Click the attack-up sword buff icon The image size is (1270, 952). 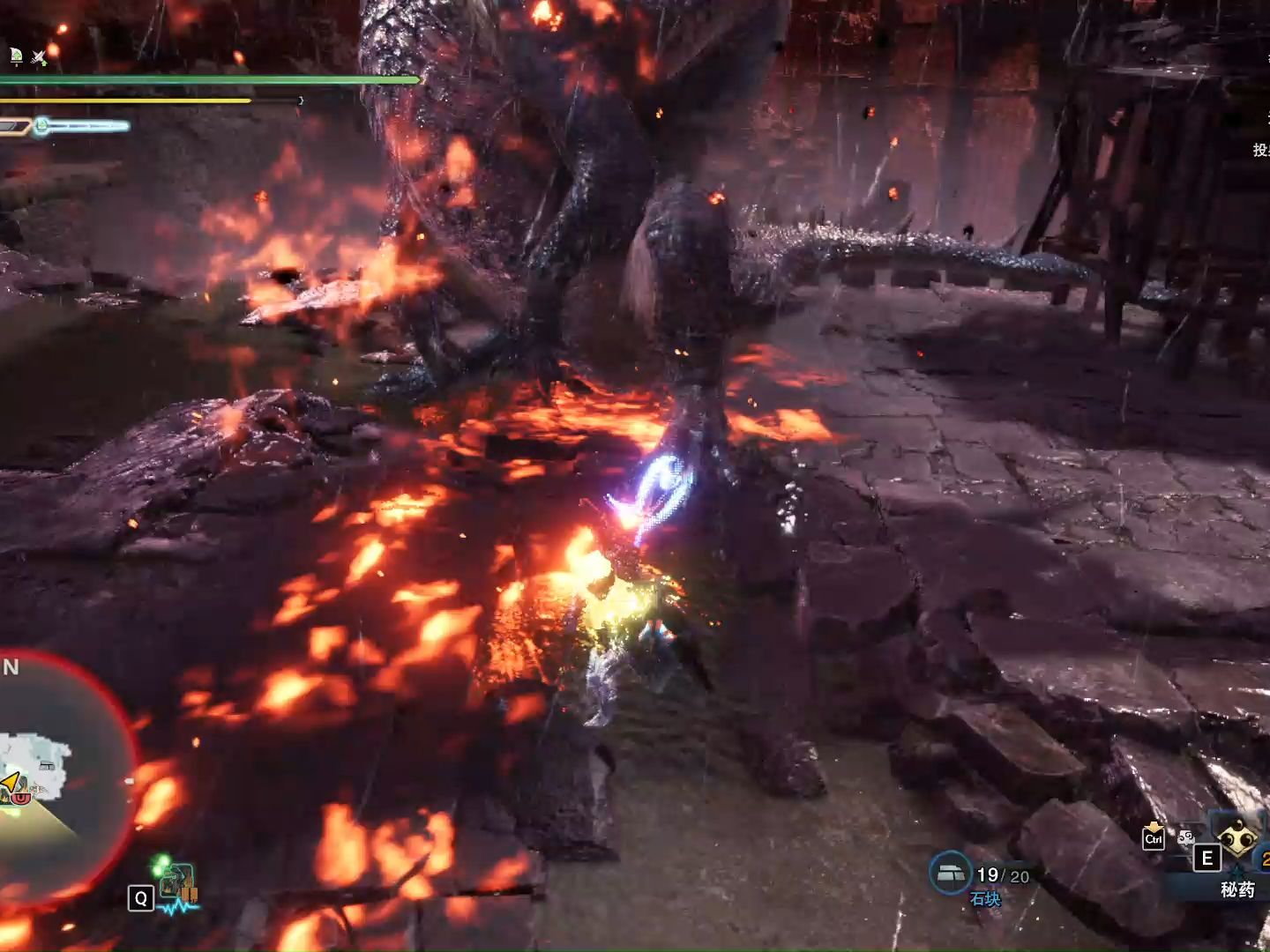pos(39,58)
